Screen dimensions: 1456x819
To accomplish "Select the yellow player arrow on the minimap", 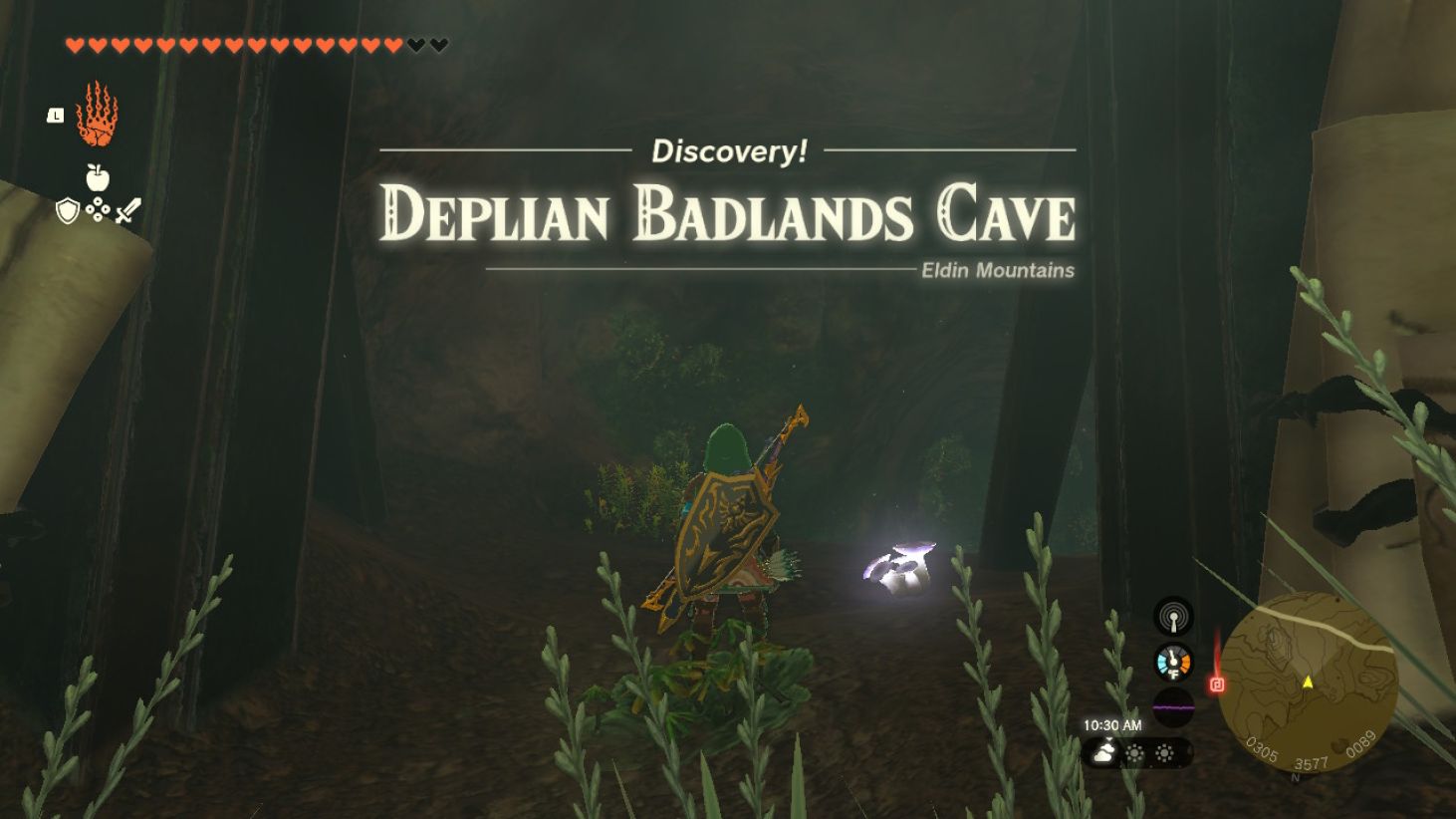I will 1310,683.
